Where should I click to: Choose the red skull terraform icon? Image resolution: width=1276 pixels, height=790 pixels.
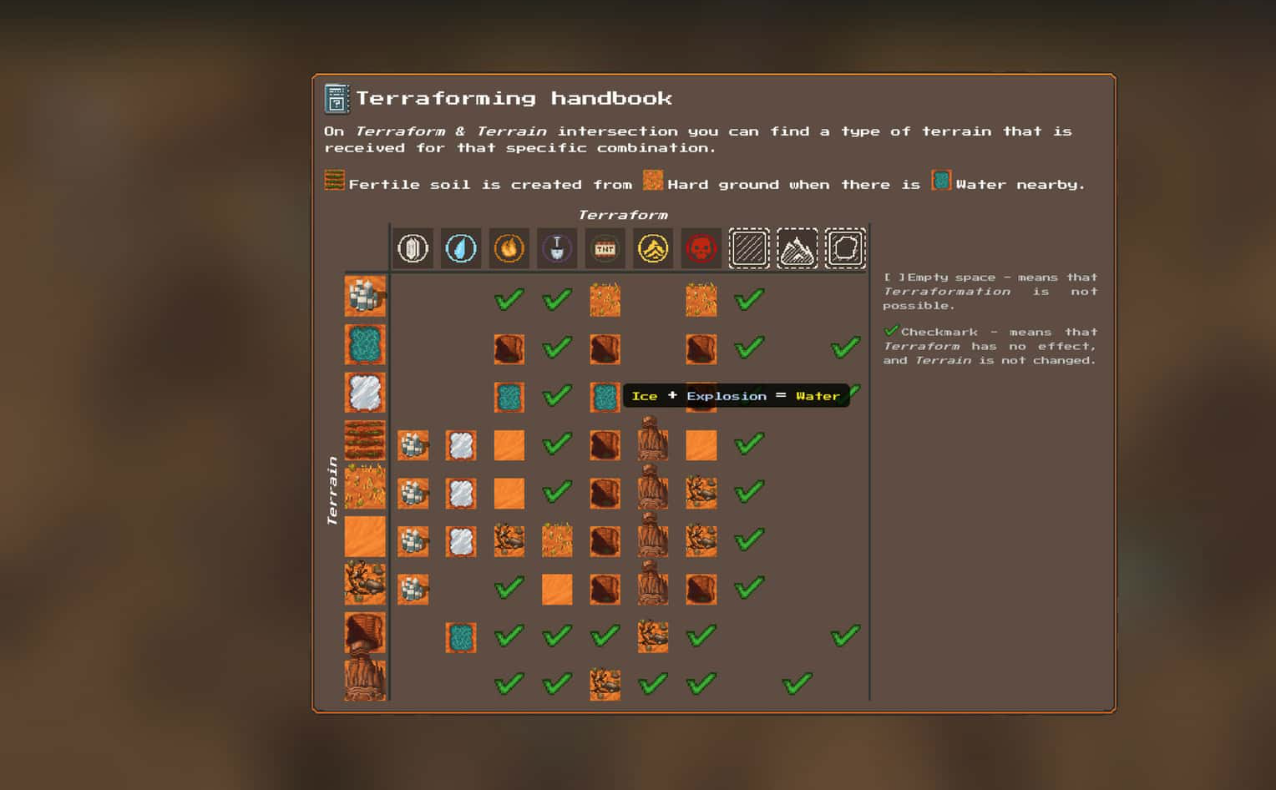(701, 248)
